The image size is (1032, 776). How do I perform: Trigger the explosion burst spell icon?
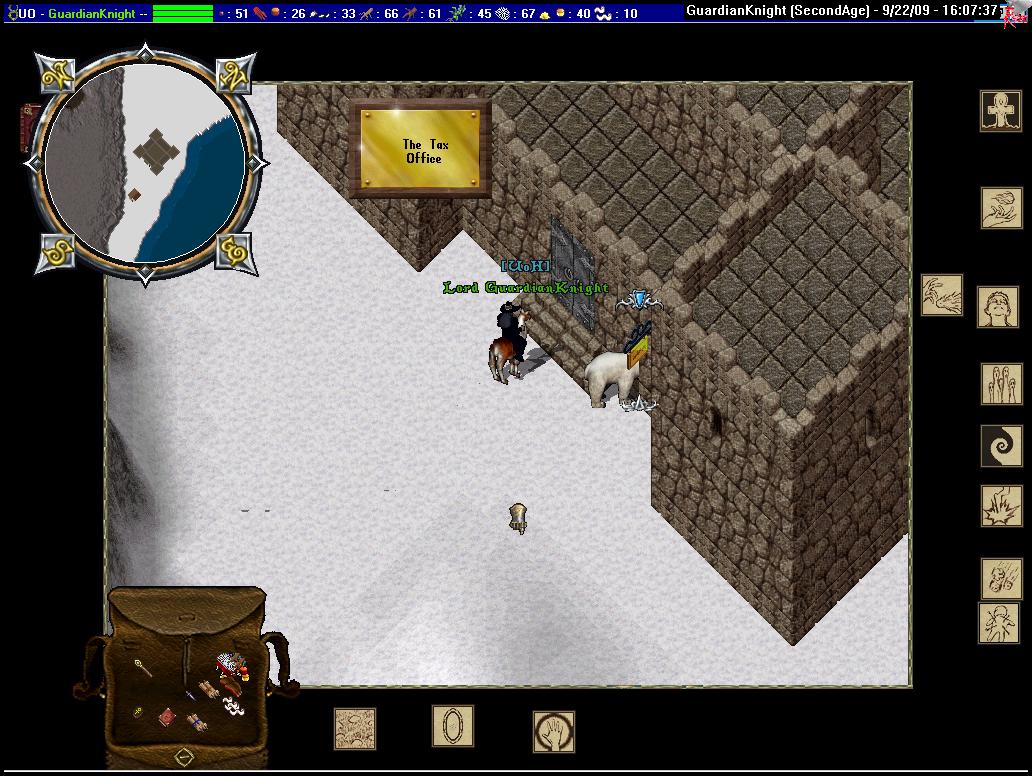[x=1001, y=506]
